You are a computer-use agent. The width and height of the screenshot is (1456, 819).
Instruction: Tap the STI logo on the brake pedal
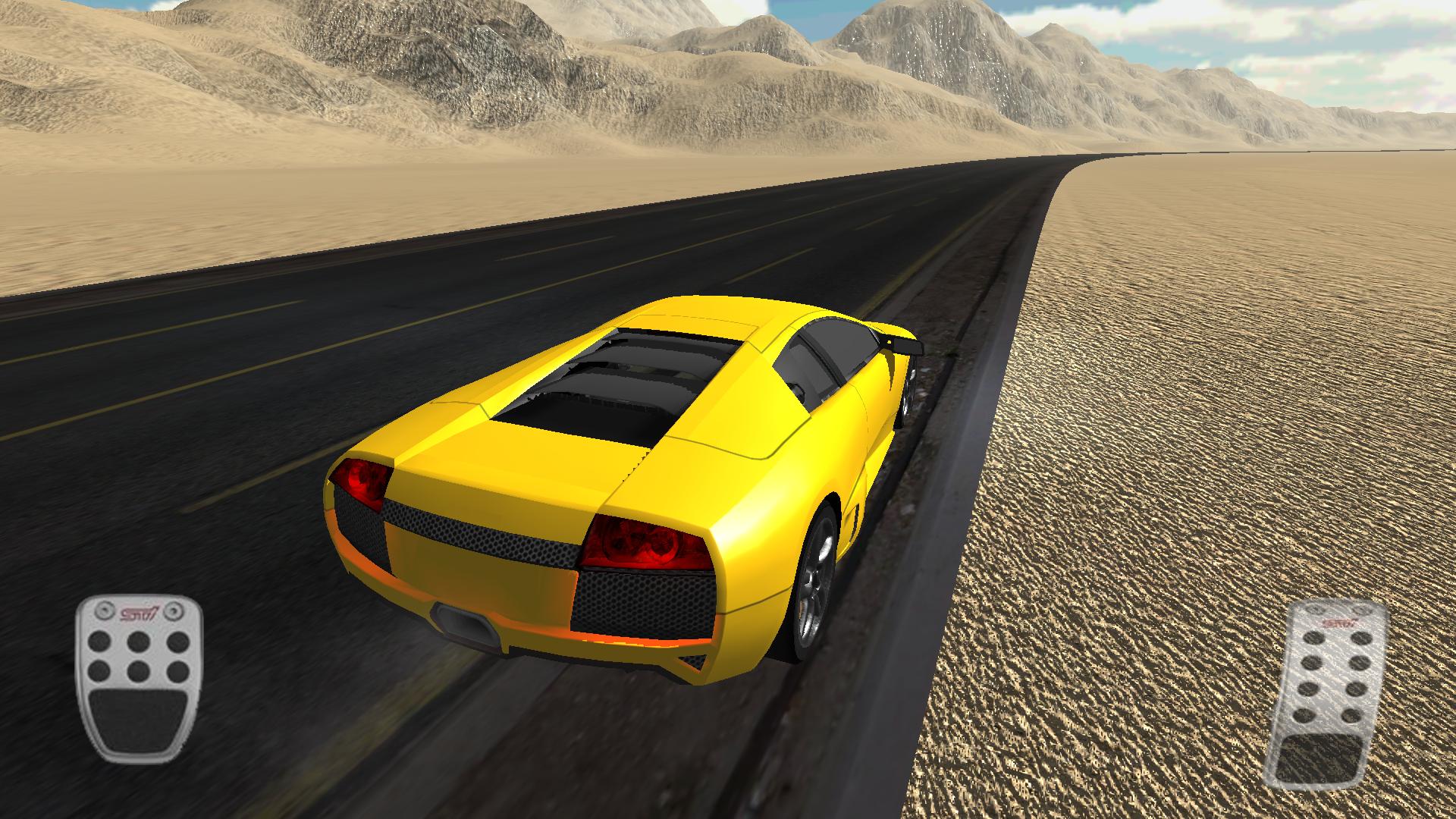pyautogui.click(x=140, y=613)
